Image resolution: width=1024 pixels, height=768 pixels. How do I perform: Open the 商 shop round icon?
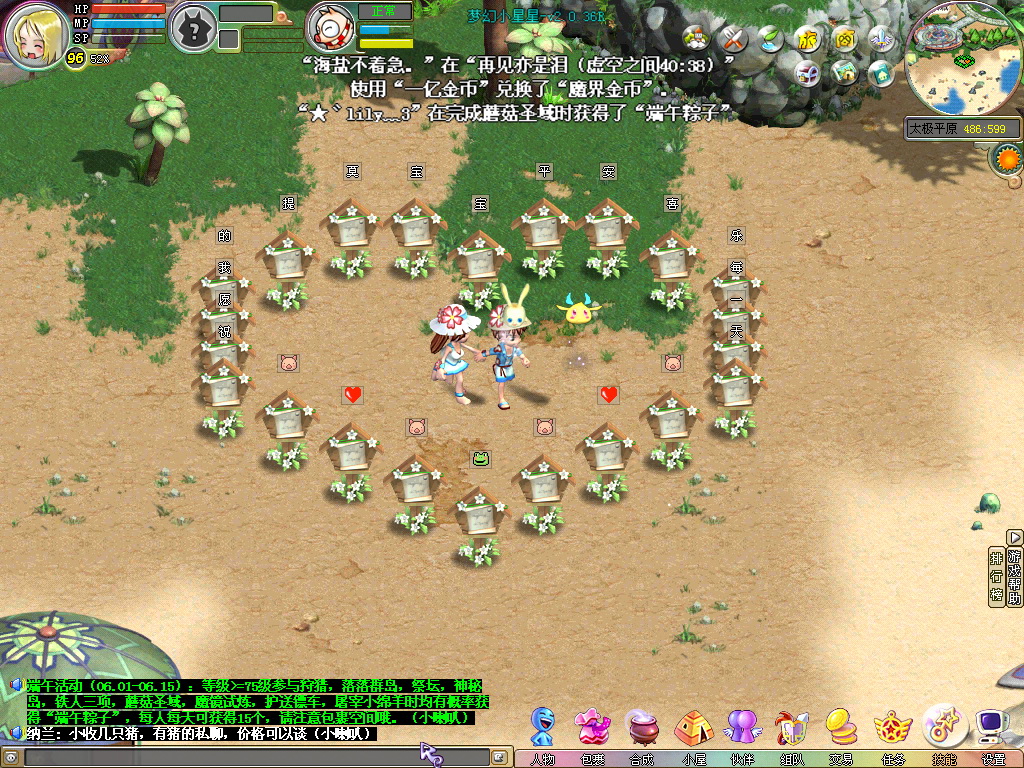coord(845,40)
